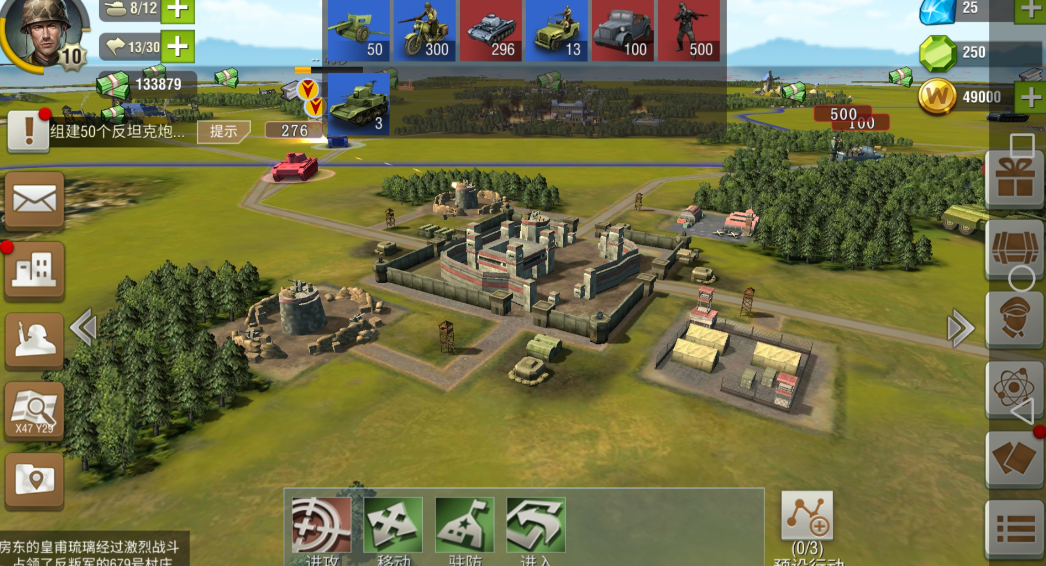Select the selected tank unit card with 3
1046x566 pixels.
pos(358,104)
